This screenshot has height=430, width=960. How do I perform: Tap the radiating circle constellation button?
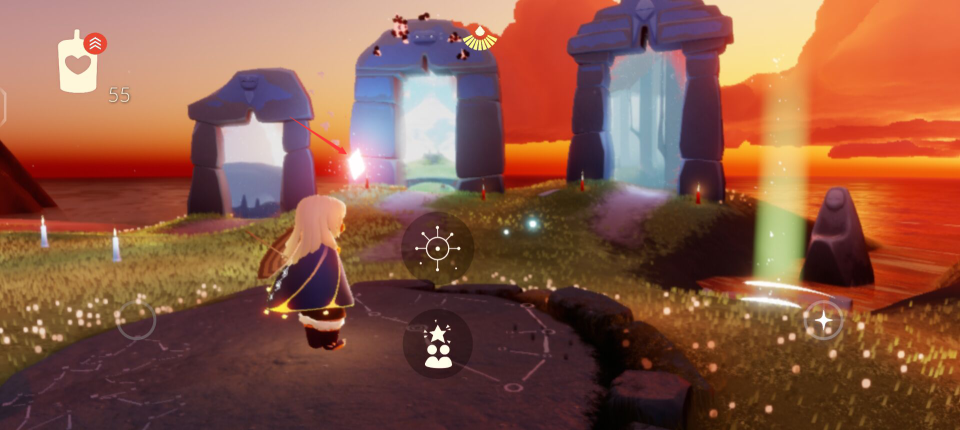(438, 246)
